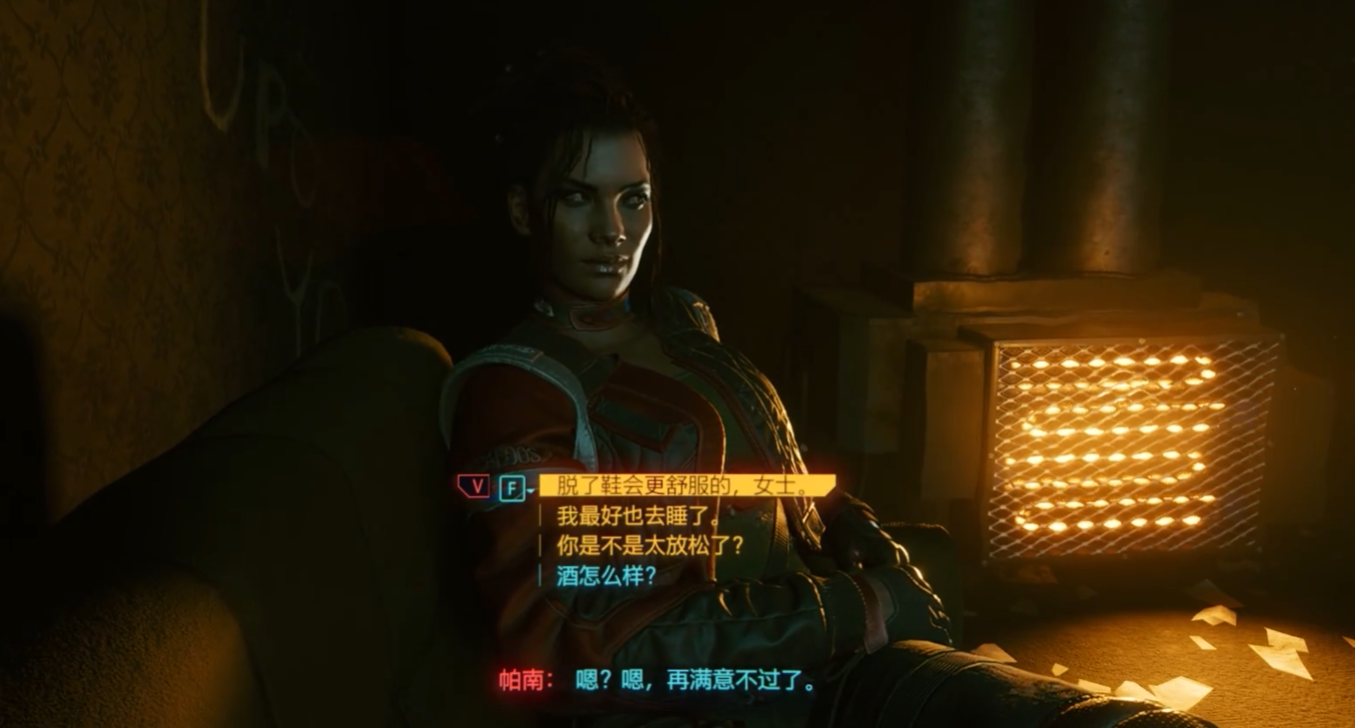Image resolution: width=1355 pixels, height=728 pixels.
Task: Pick the reply "你是不是太放松了？"
Action: (650, 546)
